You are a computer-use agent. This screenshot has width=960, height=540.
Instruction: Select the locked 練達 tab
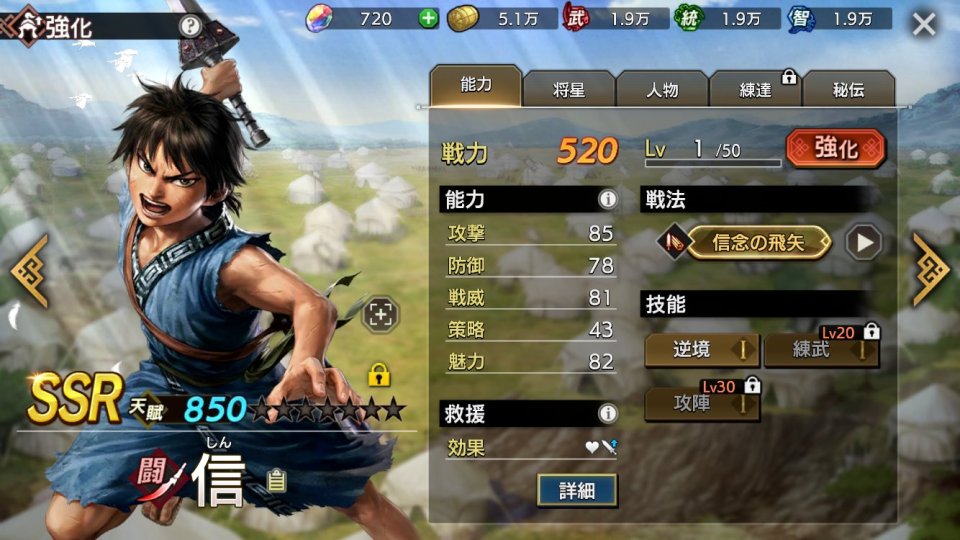tap(755, 89)
